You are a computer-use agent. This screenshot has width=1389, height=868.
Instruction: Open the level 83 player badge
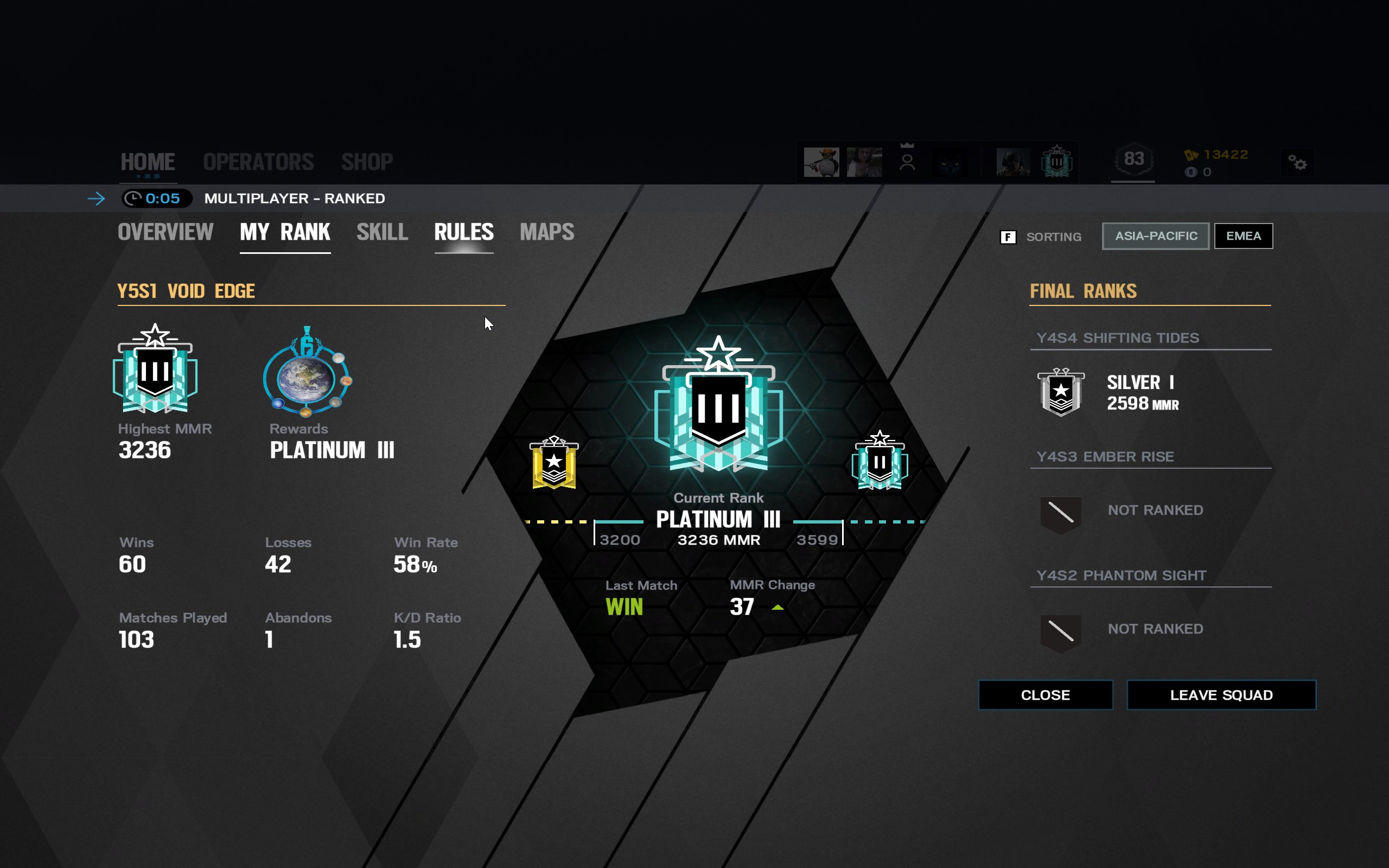pyautogui.click(x=1133, y=159)
